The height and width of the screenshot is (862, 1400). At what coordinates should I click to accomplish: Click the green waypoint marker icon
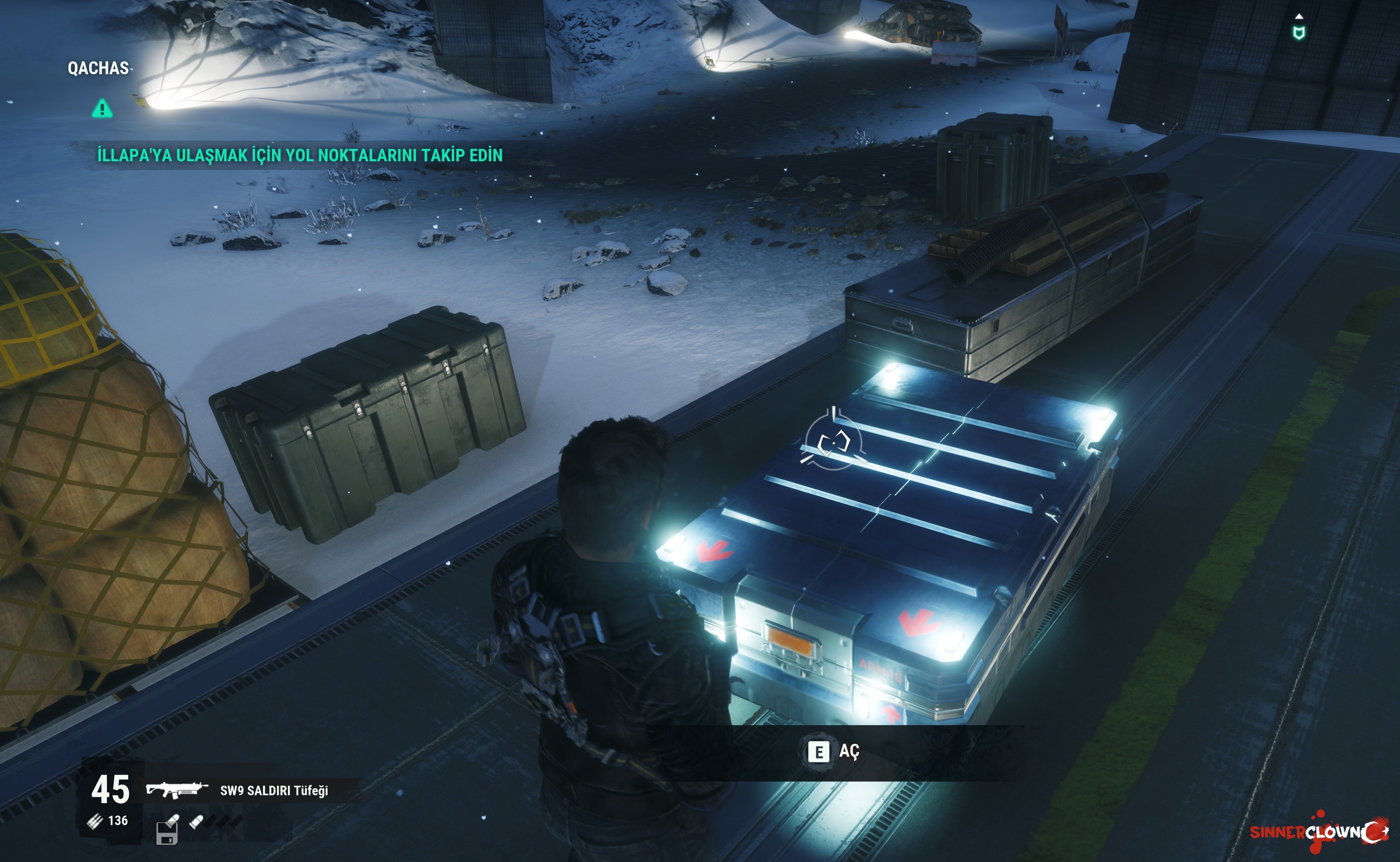point(1298,32)
